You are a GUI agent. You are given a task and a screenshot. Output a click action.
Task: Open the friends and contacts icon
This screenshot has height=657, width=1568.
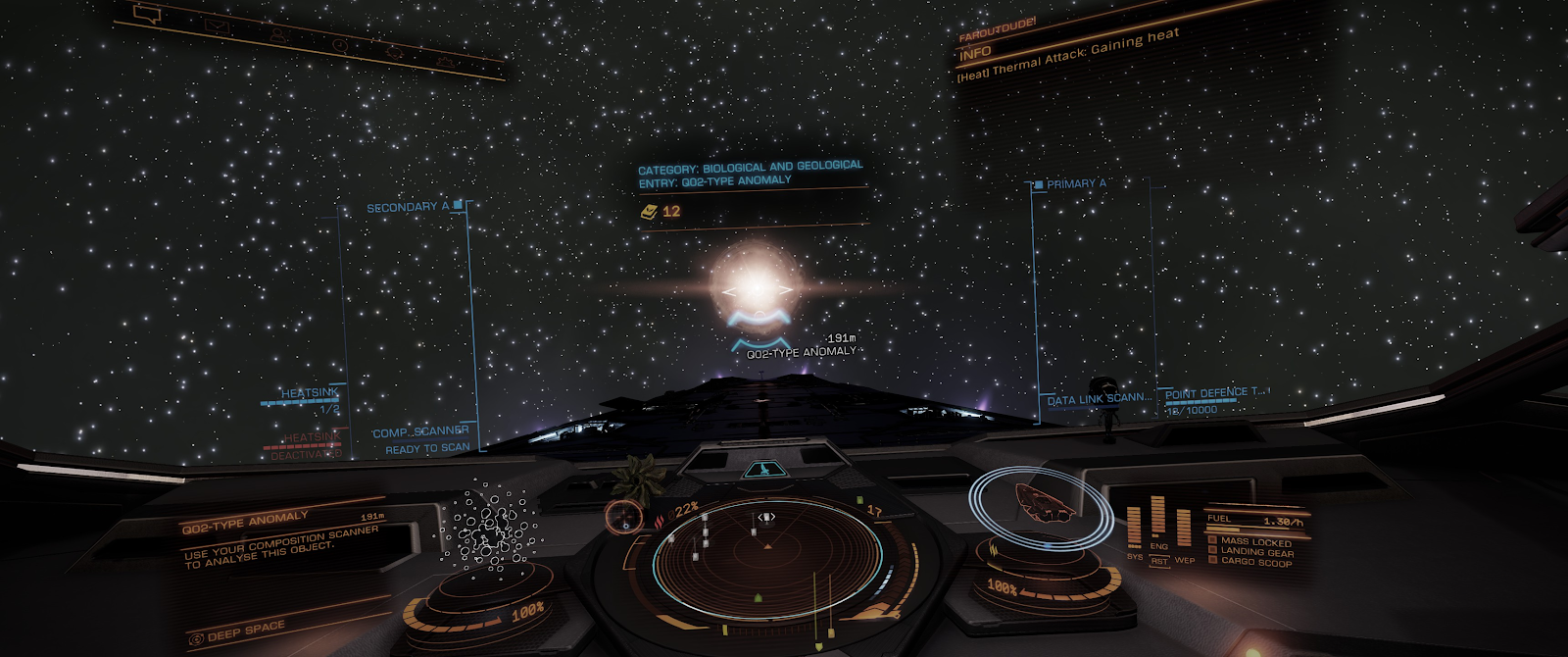279,35
